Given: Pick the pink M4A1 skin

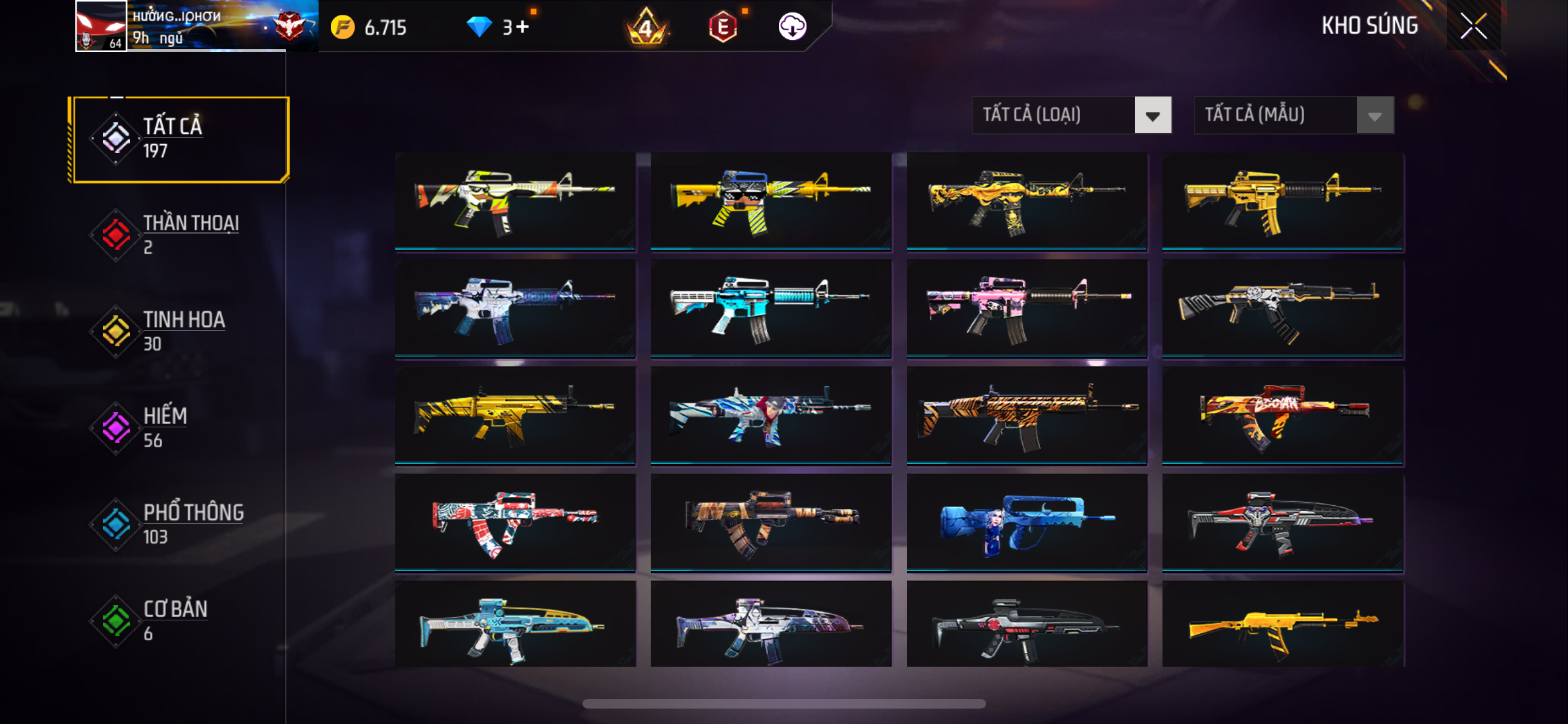Looking at the screenshot, I should click(x=1027, y=308).
